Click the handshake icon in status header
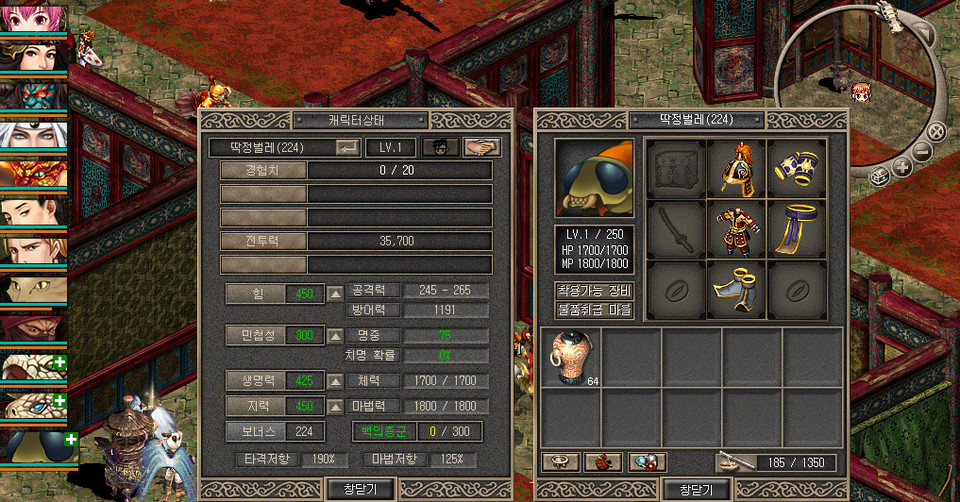960x502 pixels. click(x=482, y=147)
